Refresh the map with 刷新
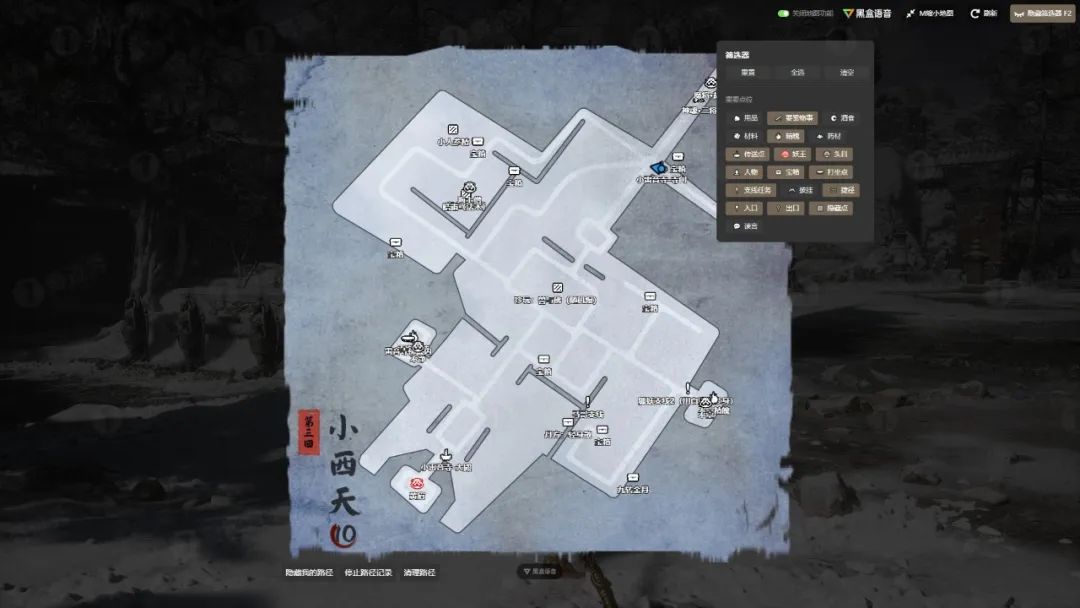 tap(983, 14)
